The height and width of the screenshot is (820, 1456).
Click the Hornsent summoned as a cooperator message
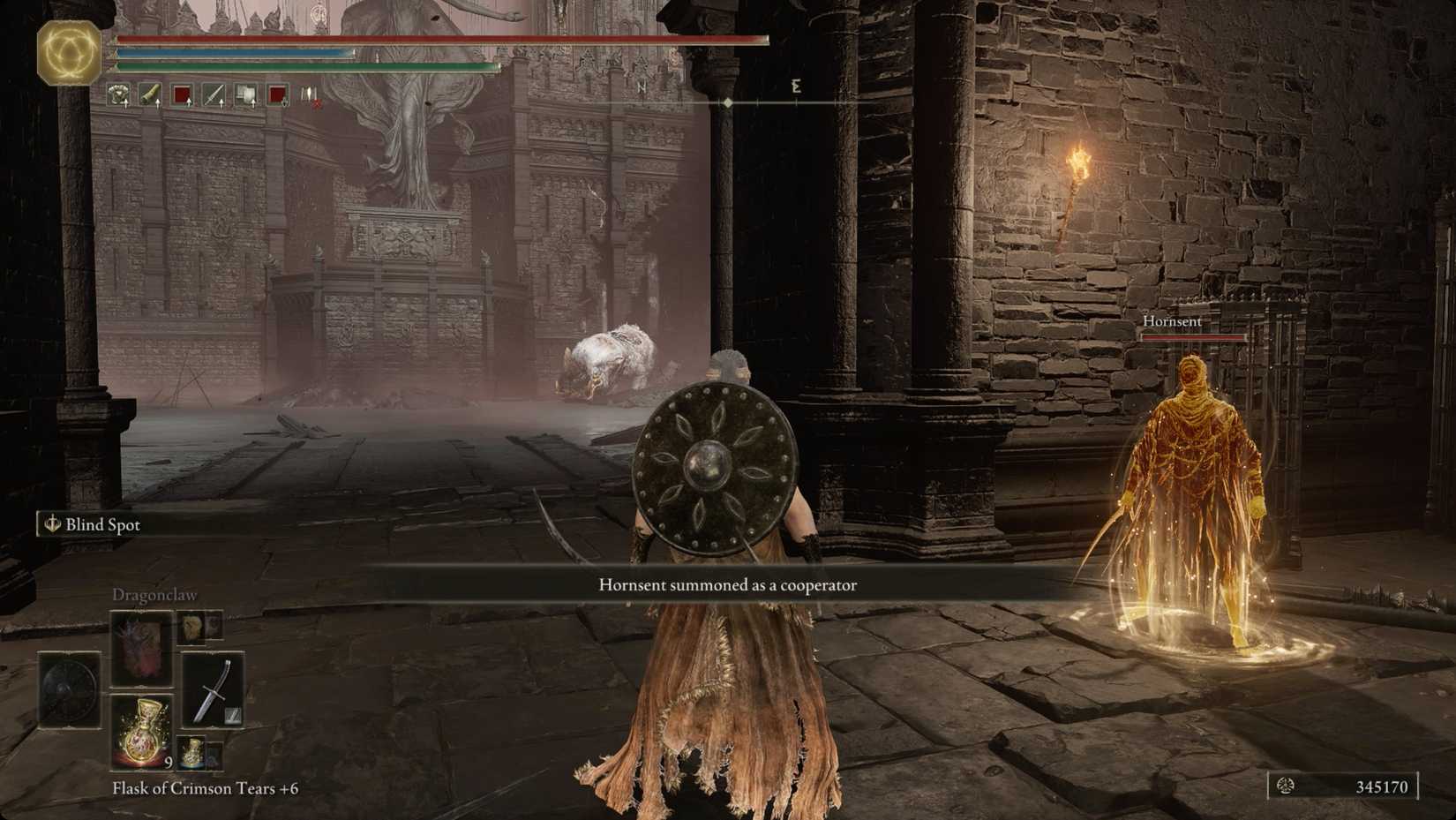(728, 584)
